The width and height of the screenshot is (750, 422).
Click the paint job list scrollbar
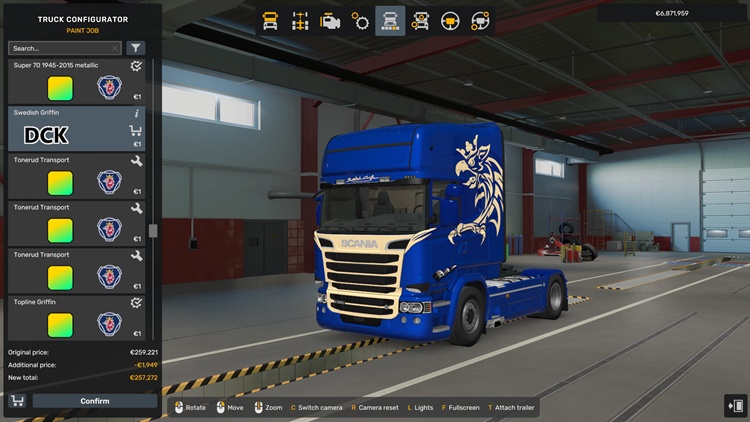pos(153,230)
